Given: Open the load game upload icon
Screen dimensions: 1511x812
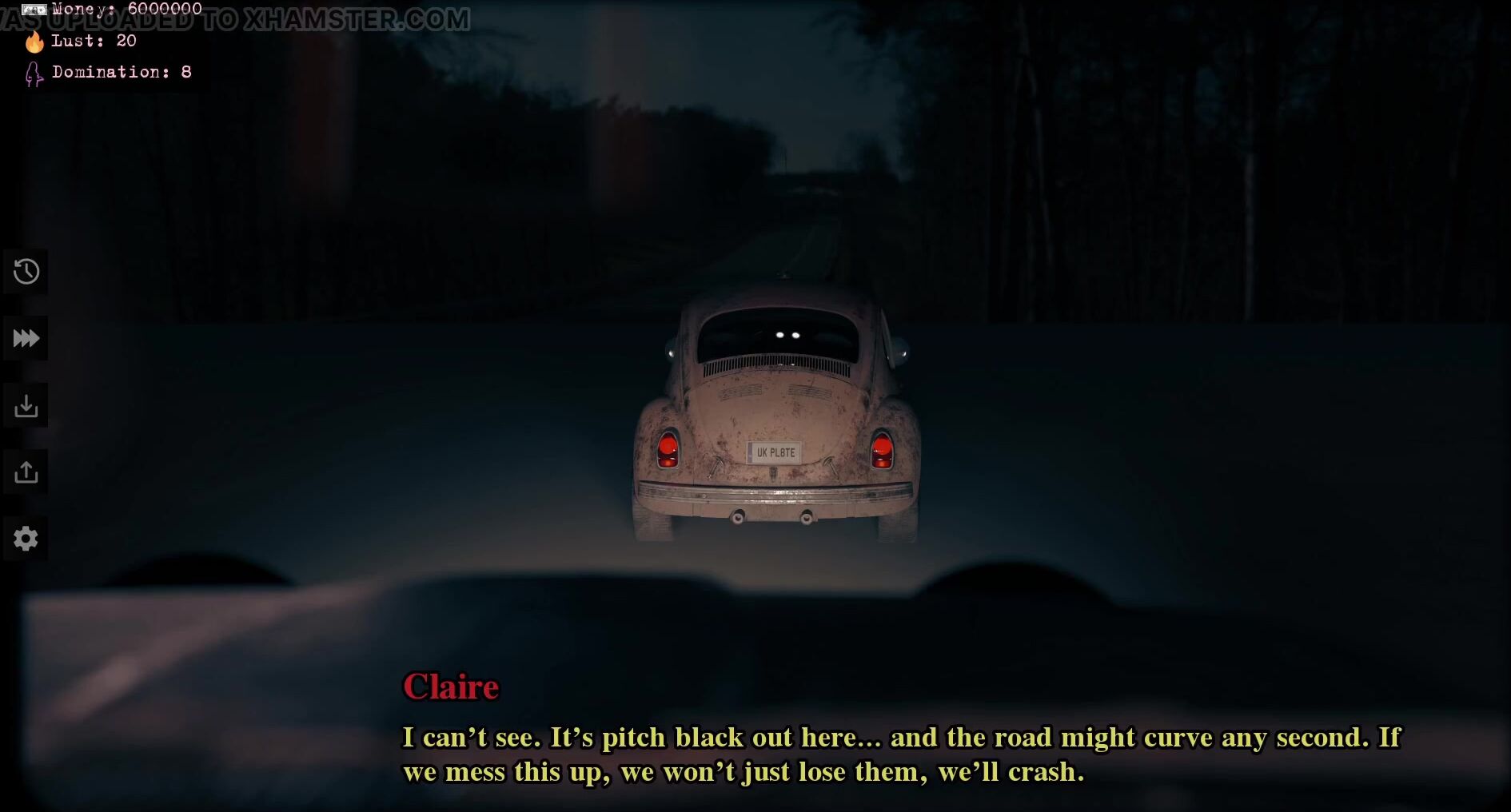Looking at the screenshot, I should 26,472.
